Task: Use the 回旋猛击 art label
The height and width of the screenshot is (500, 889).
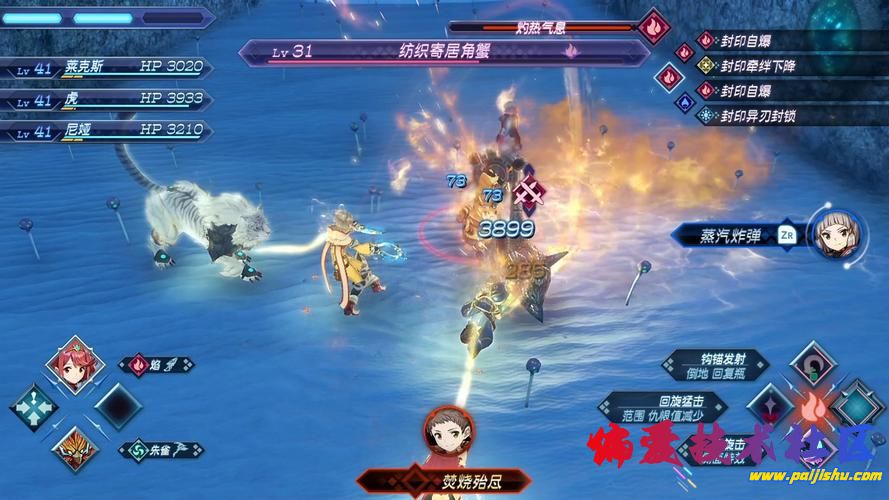Action: pos(648,407)
